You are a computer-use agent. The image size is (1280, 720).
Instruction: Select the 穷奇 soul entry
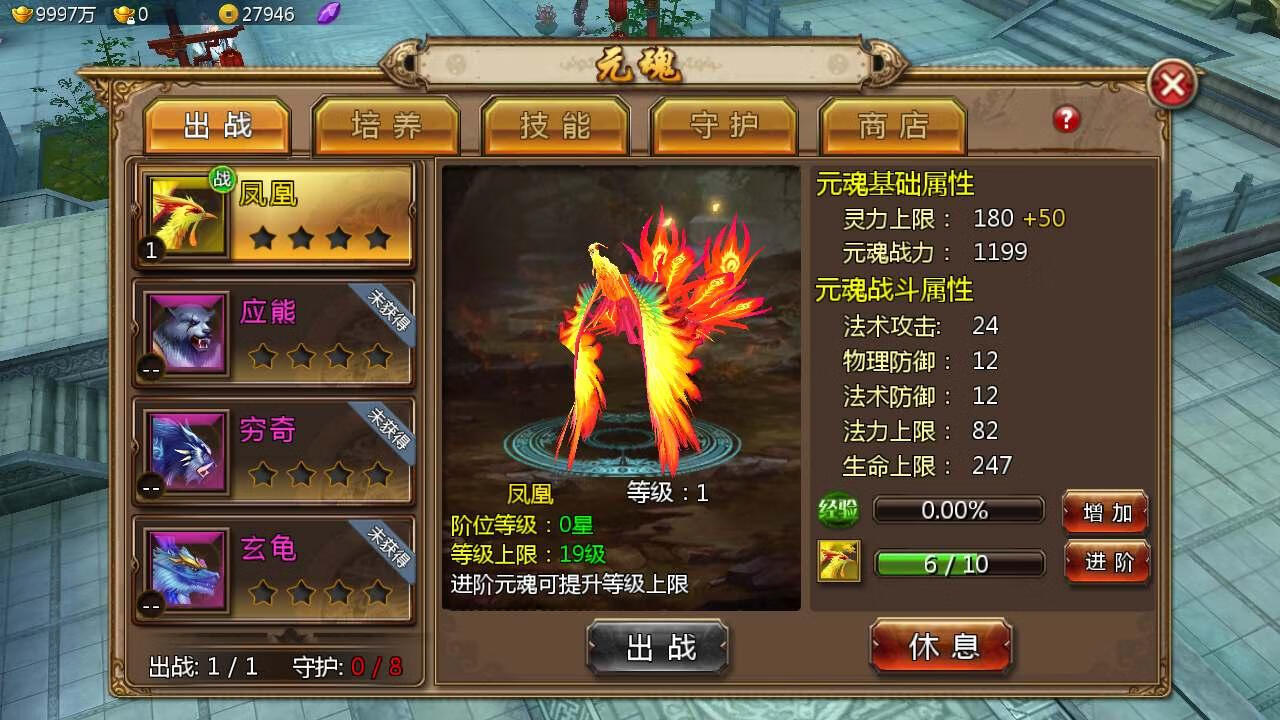pos(274,451)
